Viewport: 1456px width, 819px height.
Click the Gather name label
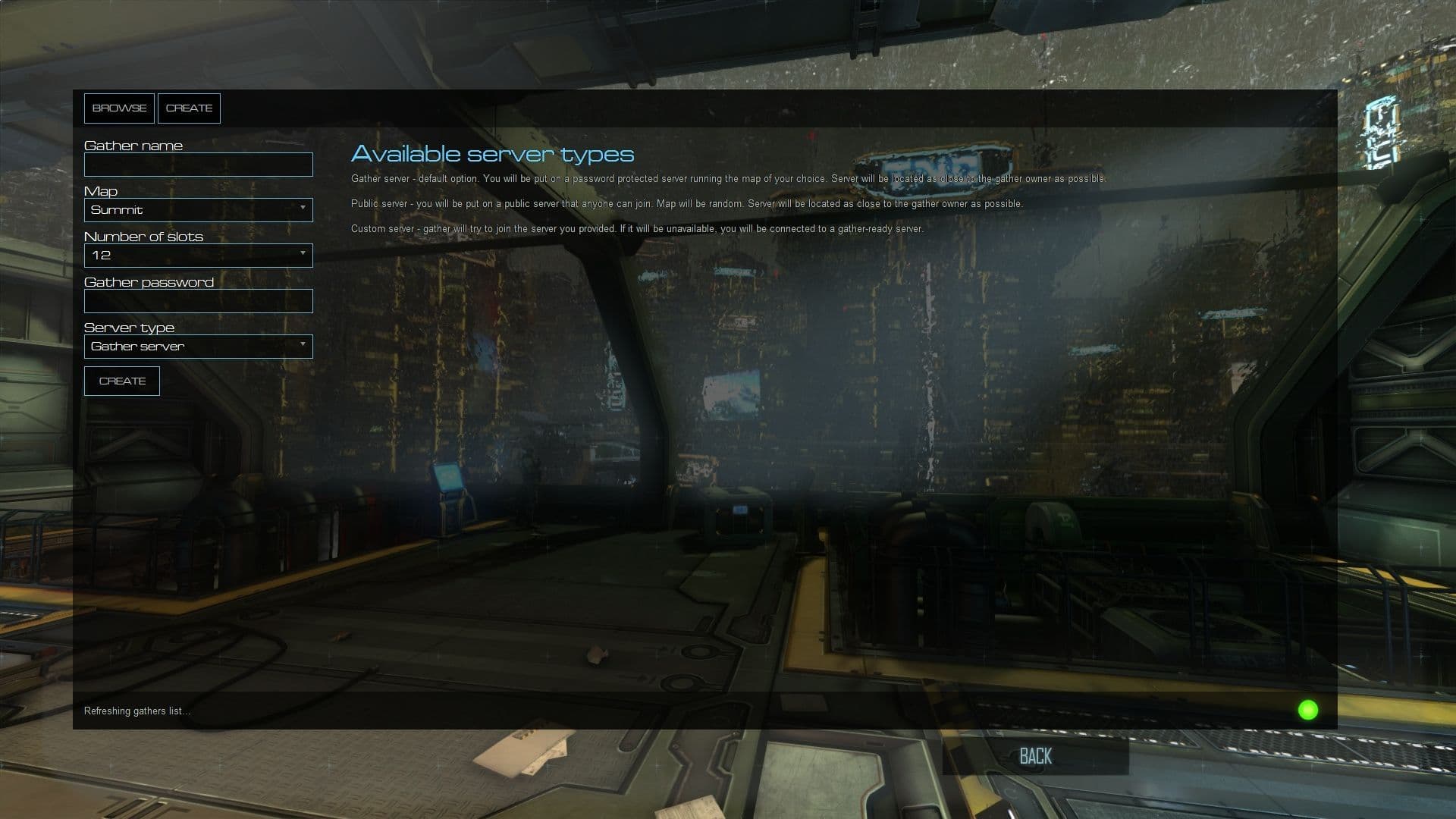pos(133,145)
